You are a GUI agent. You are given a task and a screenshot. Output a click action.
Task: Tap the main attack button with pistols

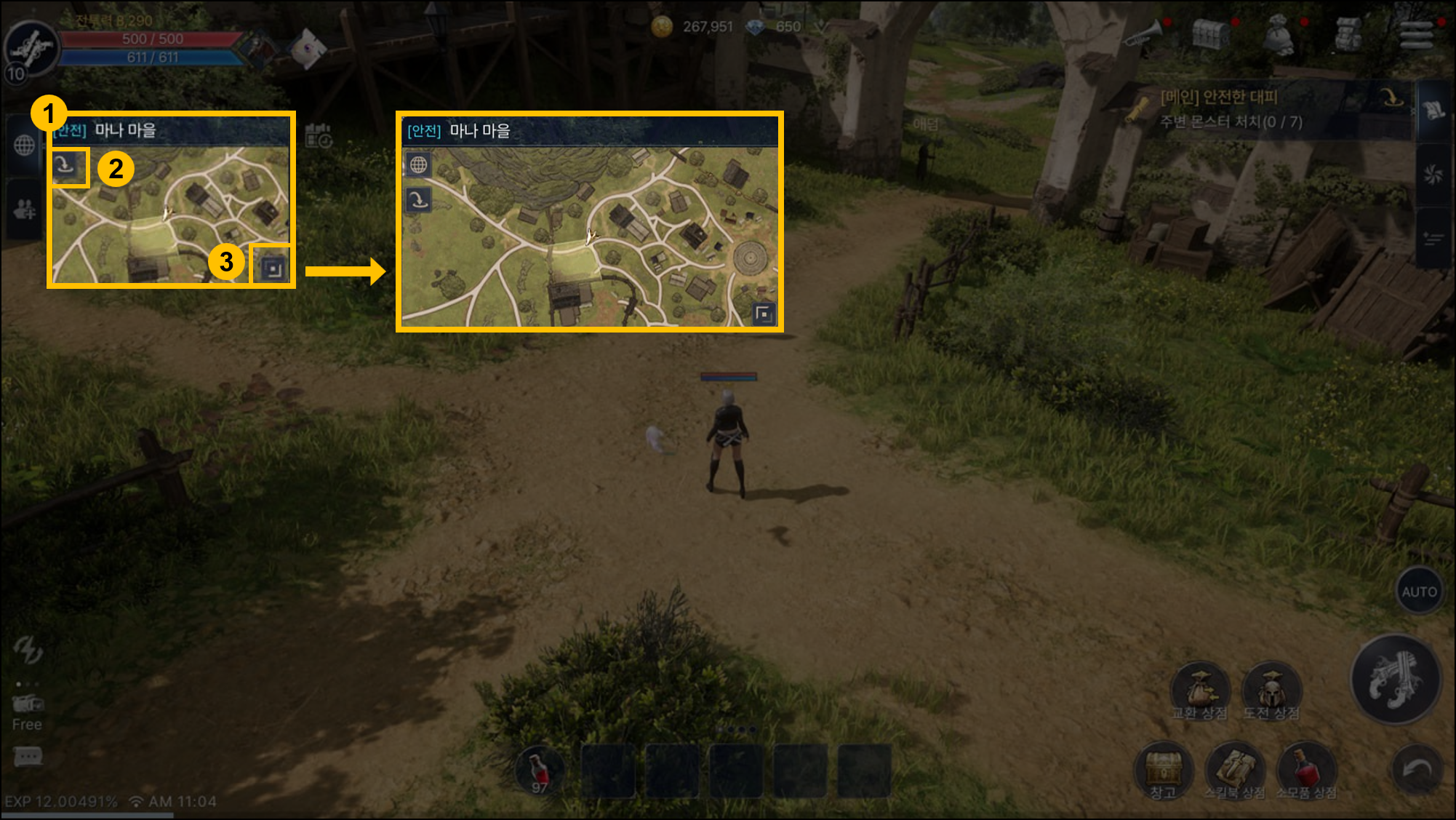[1395, 680]
